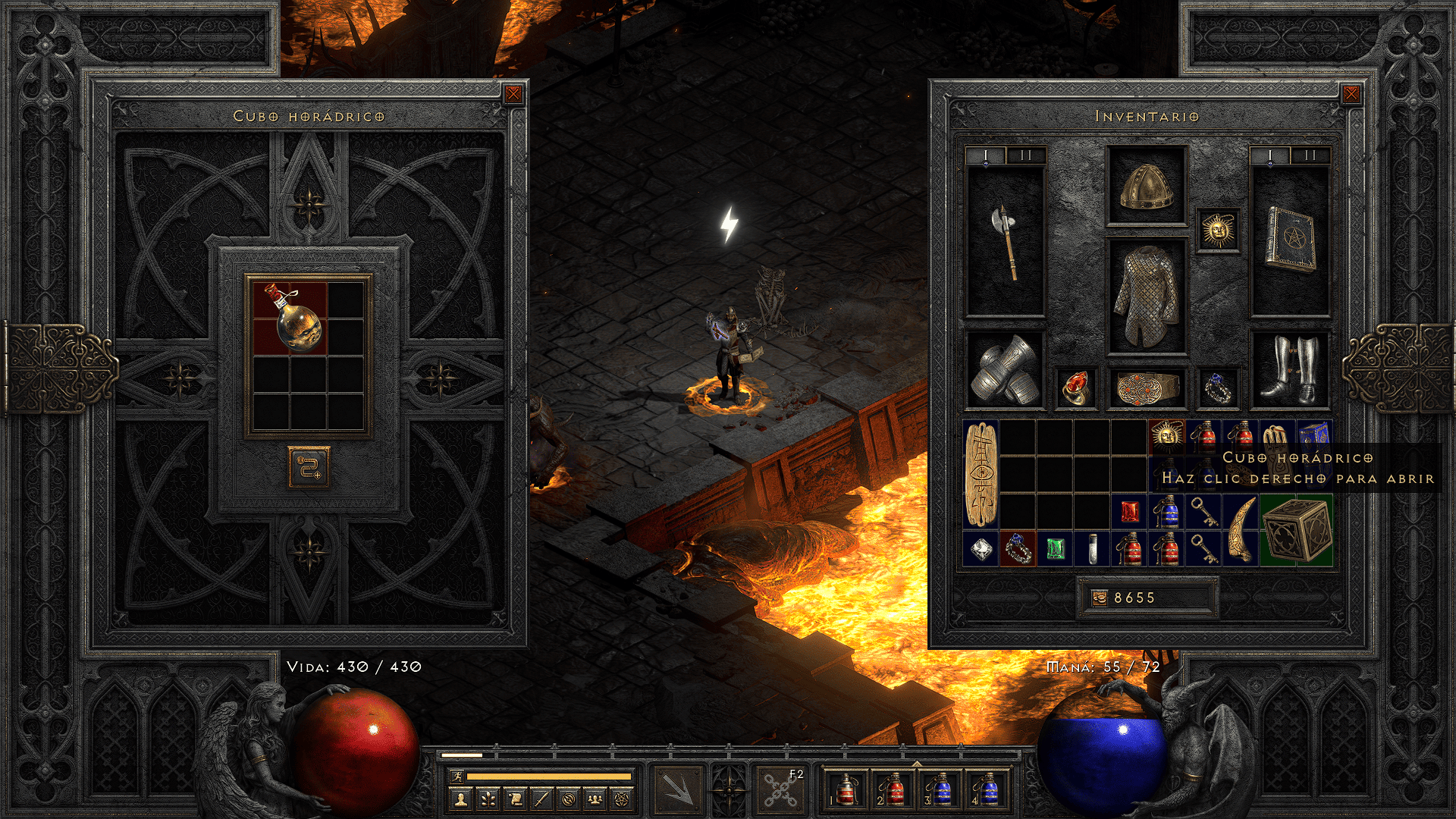1456x819 pixels.
Task: Pick the green emerald gem
Action: point(1055,548)
